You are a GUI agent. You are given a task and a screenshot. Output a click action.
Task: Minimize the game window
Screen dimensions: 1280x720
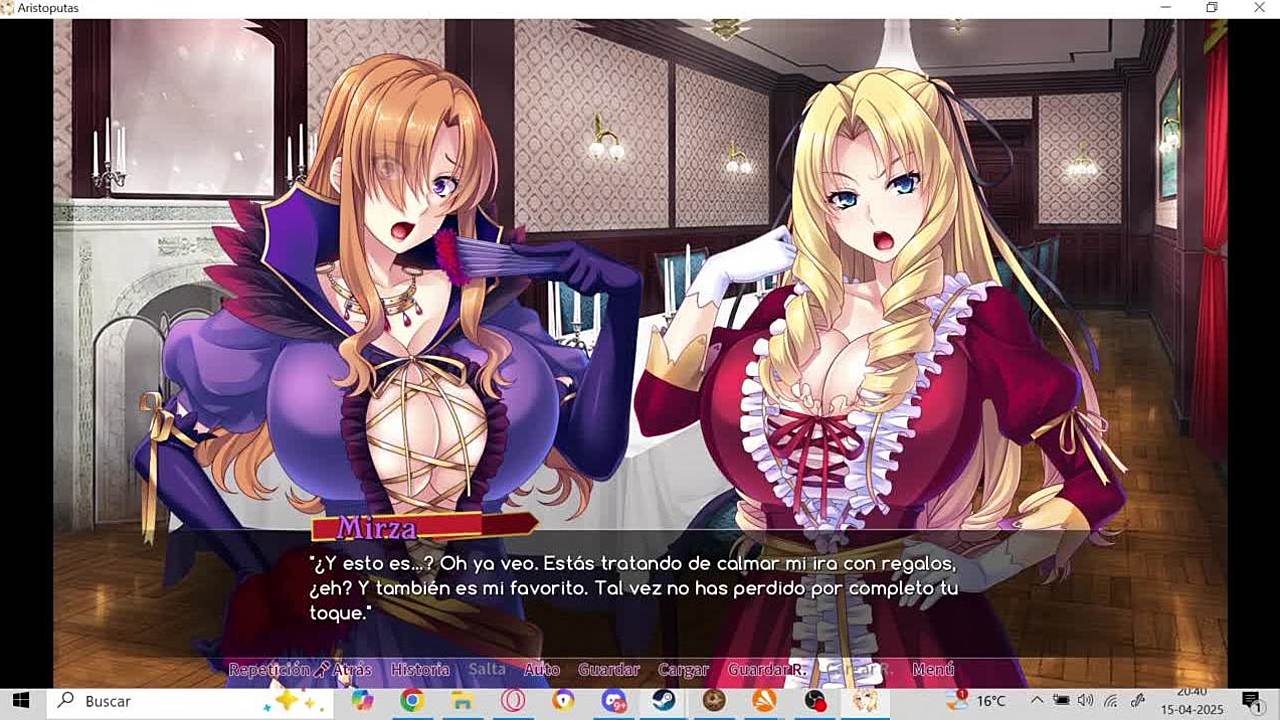coord(1166,8)
